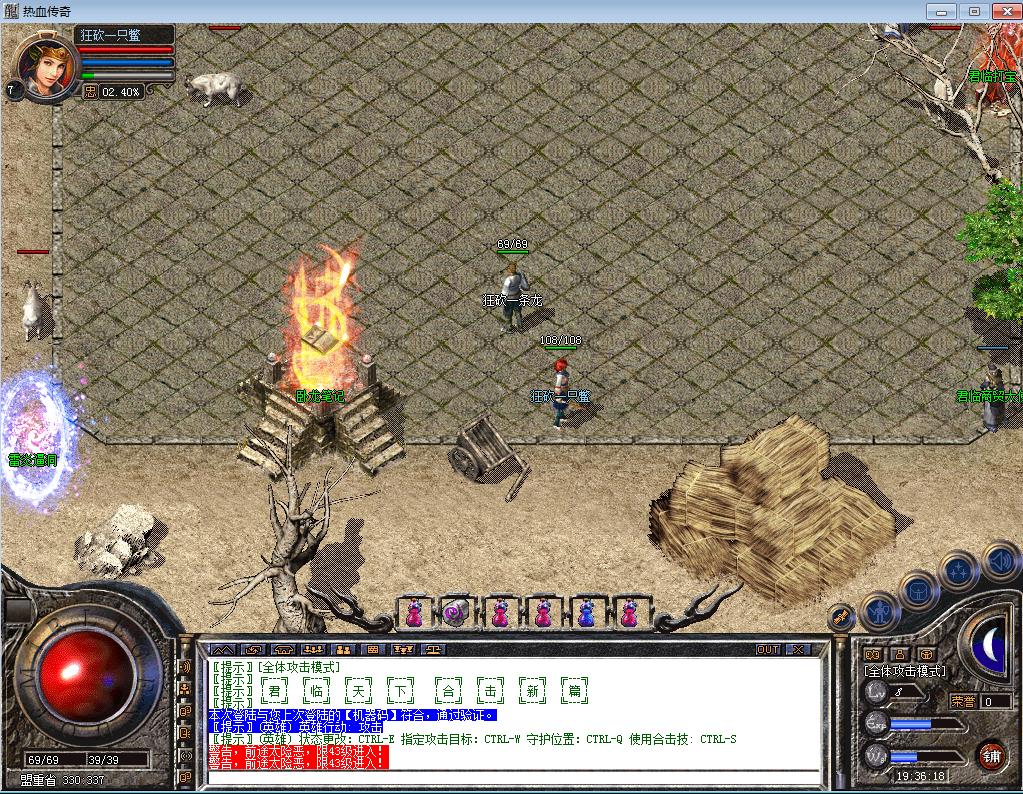Open the shop with the red 铺 button
The width and height of the screenshot is (1023, 794).
(x=990, y=754)
